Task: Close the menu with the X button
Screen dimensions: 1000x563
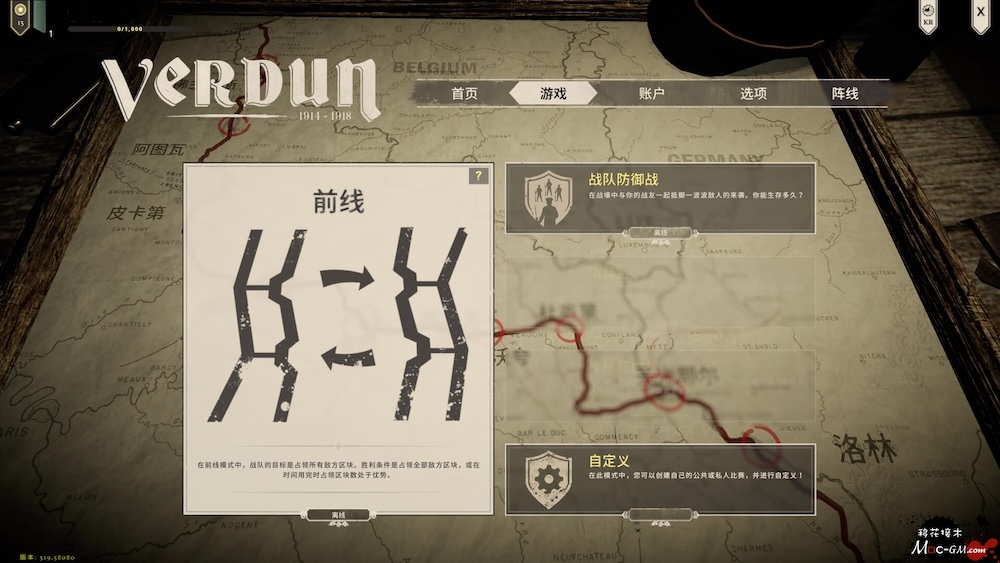Action: pos(980,13)
